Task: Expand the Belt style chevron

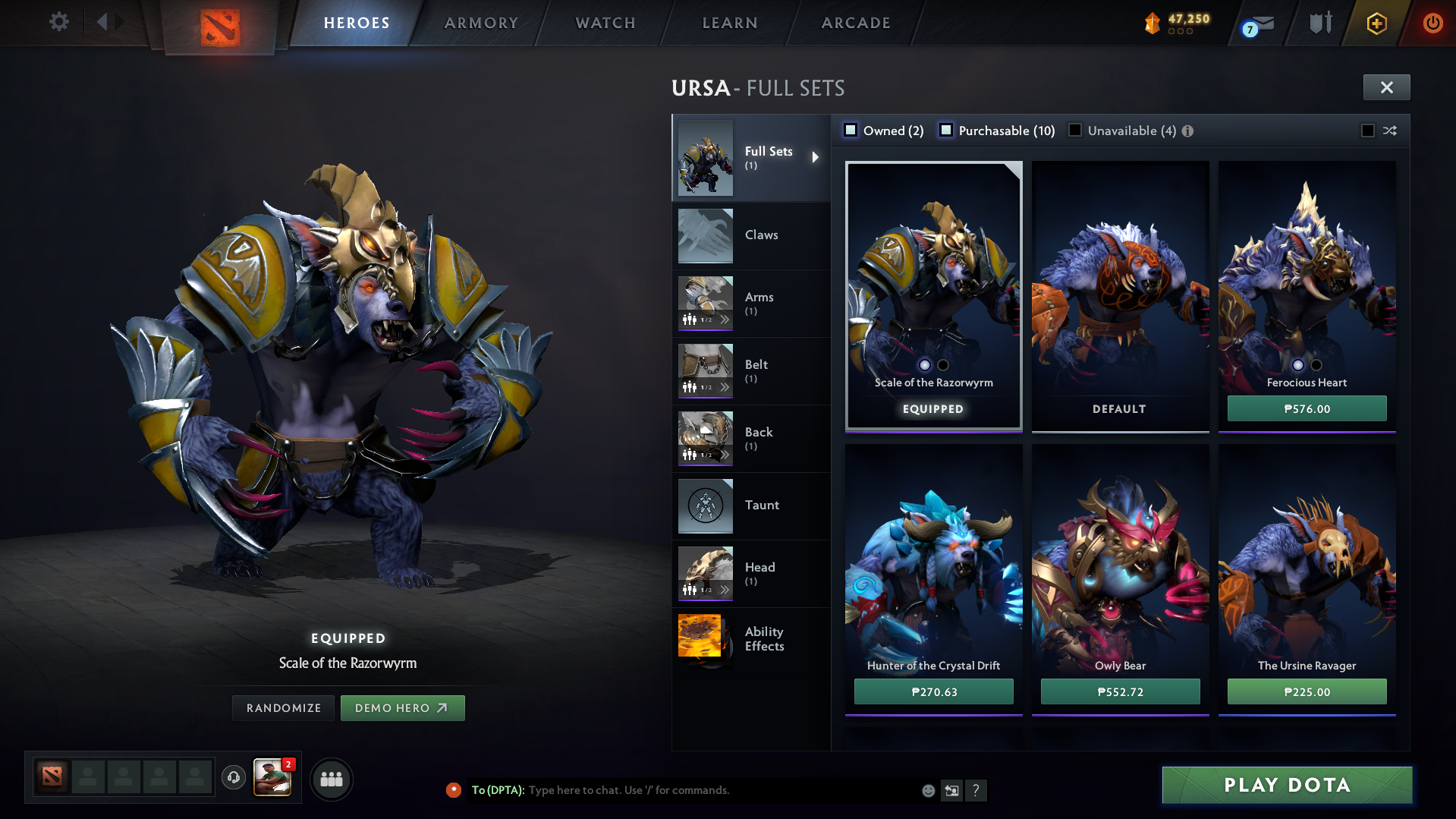Action: tap(726, 387)
